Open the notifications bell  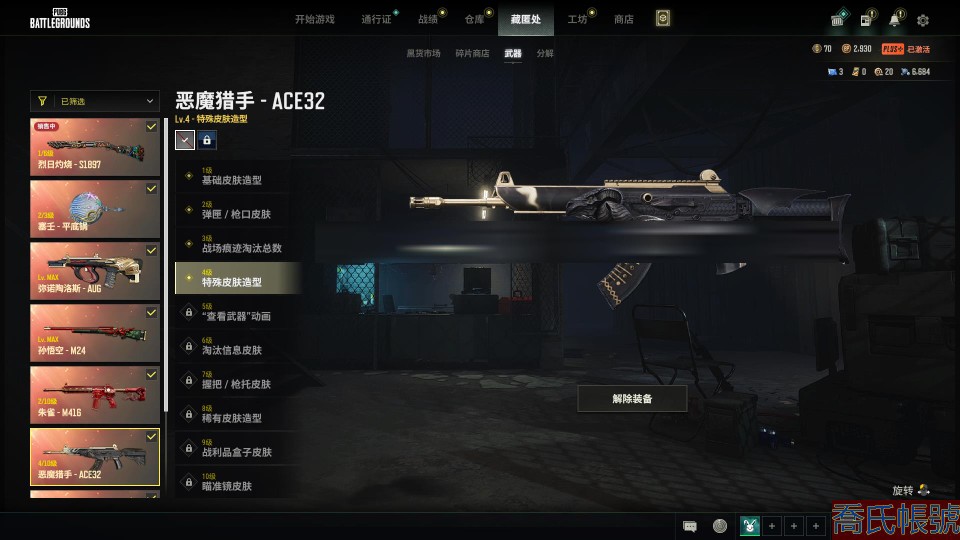point(894,20)
